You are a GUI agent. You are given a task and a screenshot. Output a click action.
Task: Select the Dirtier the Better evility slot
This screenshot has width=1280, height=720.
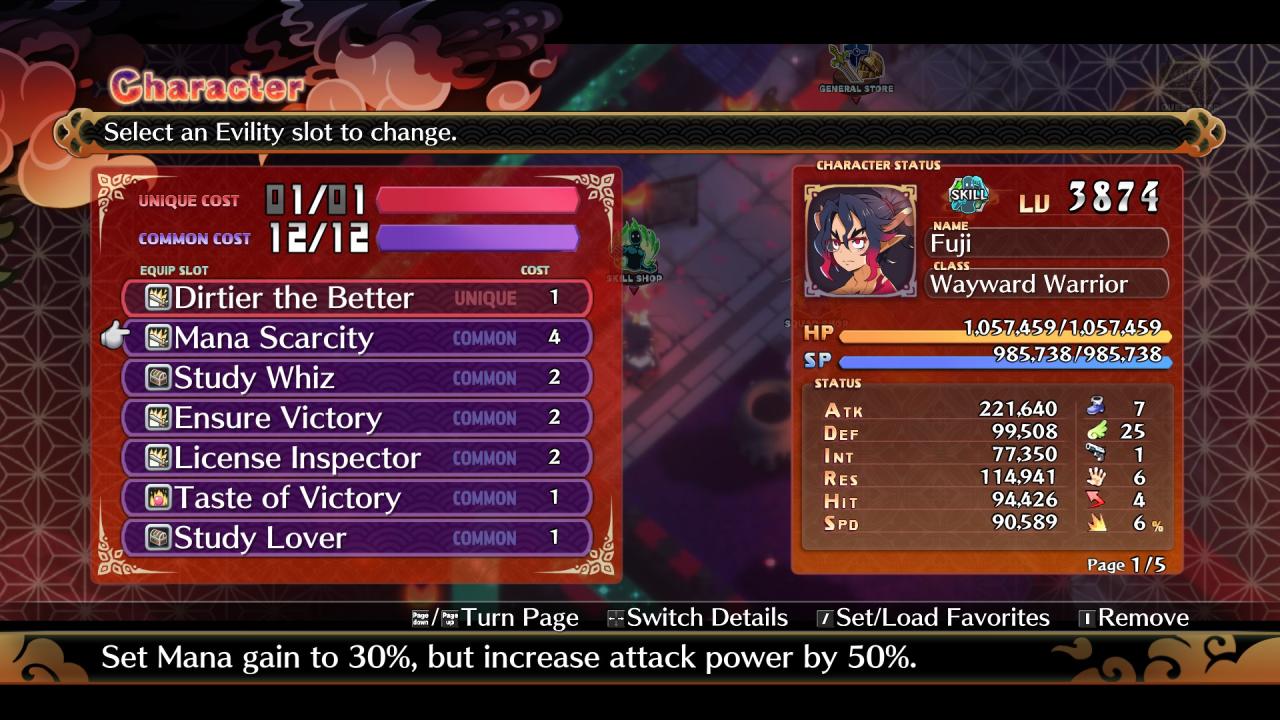pyautogui.click(x=356, y=298)
